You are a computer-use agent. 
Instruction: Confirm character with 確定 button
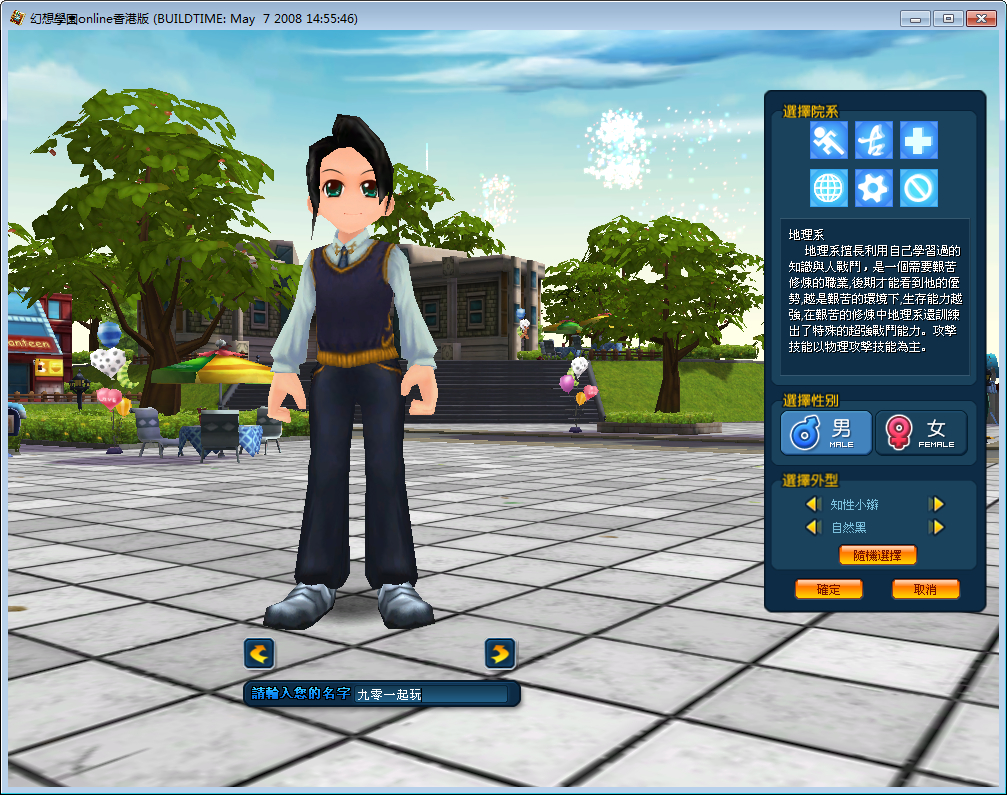[x=828, y=589]
